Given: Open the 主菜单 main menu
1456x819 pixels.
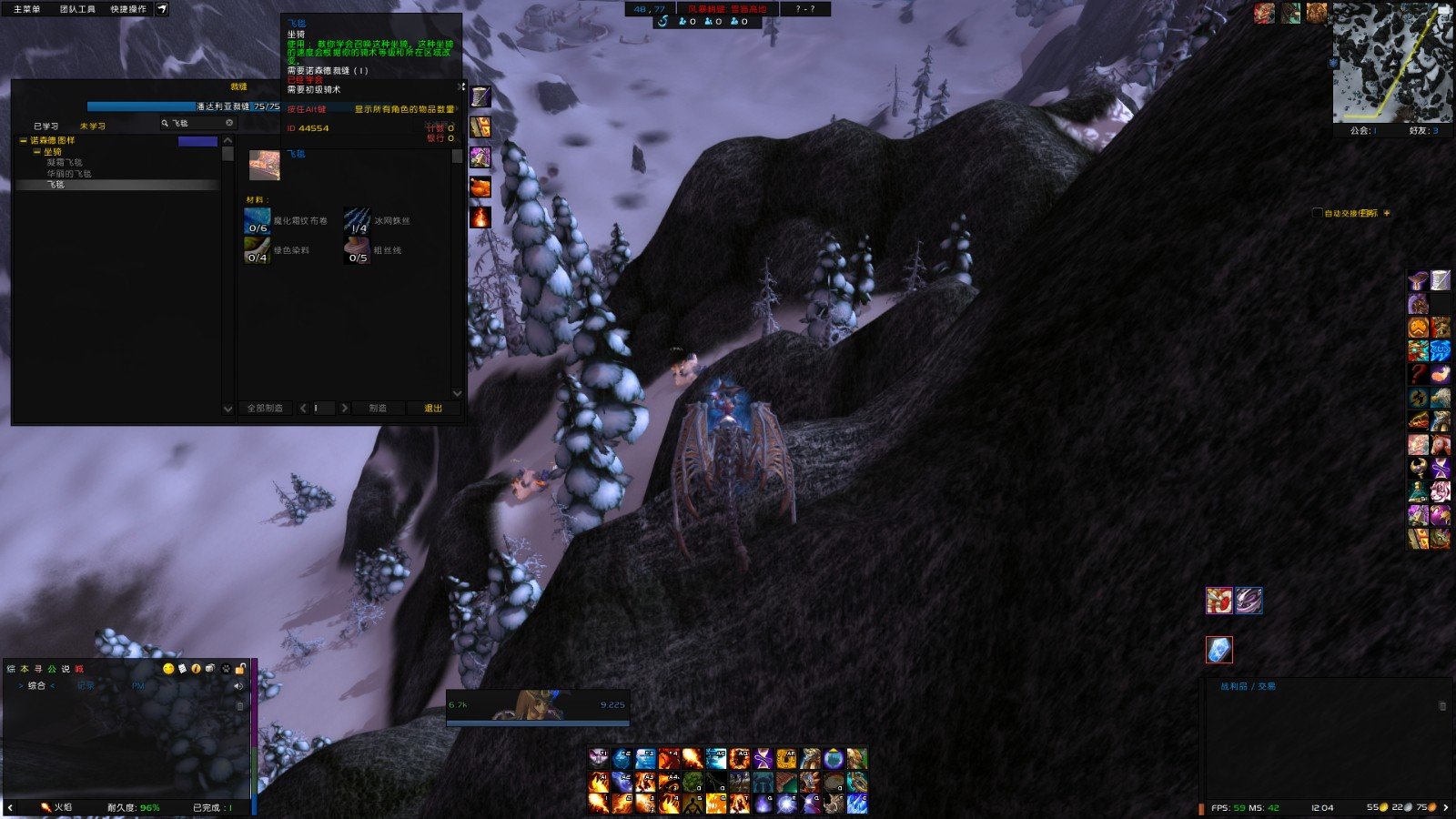Looking at the screenshot, I should pyautogui.click(x=26, y=9).
